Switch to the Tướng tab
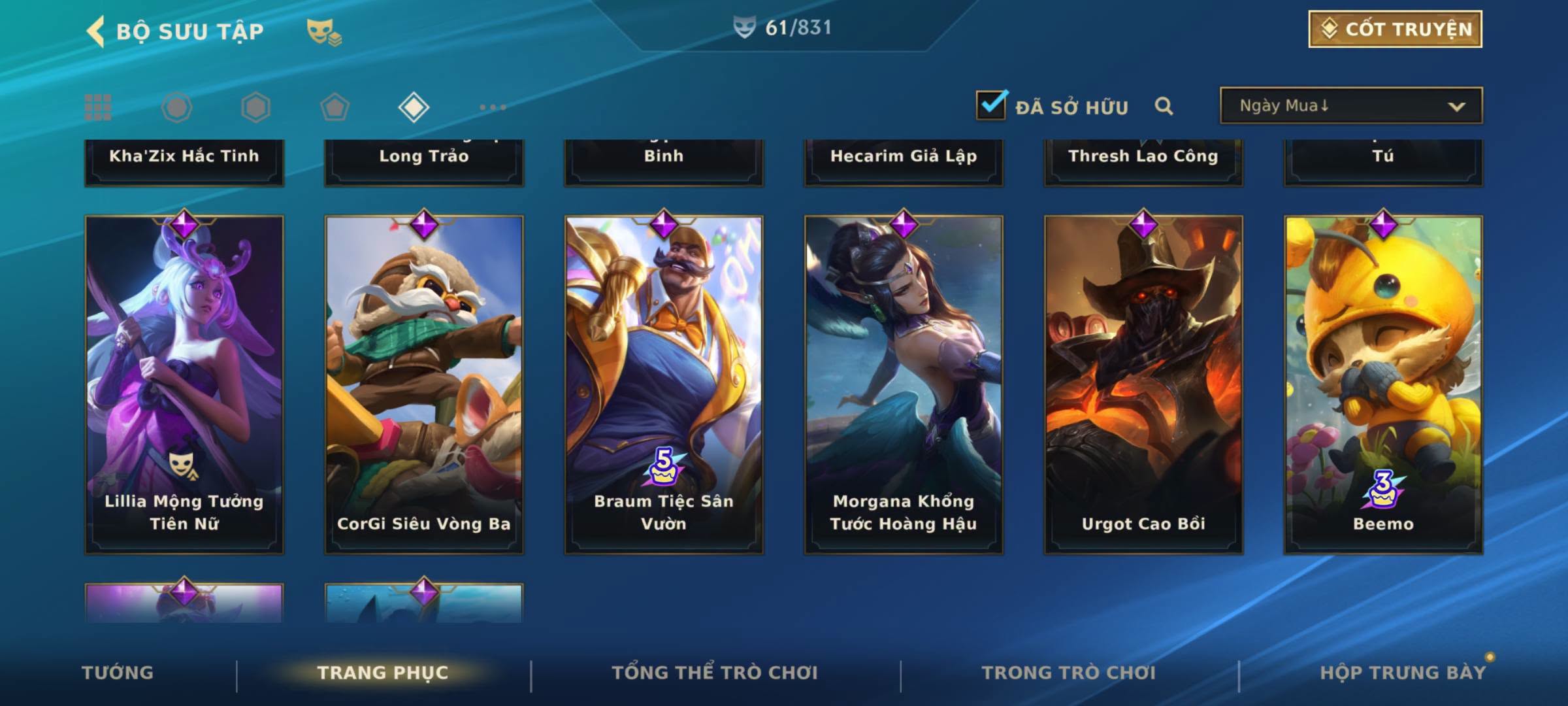The width and height of the screenshot is (1568, 706). point(118,673)
